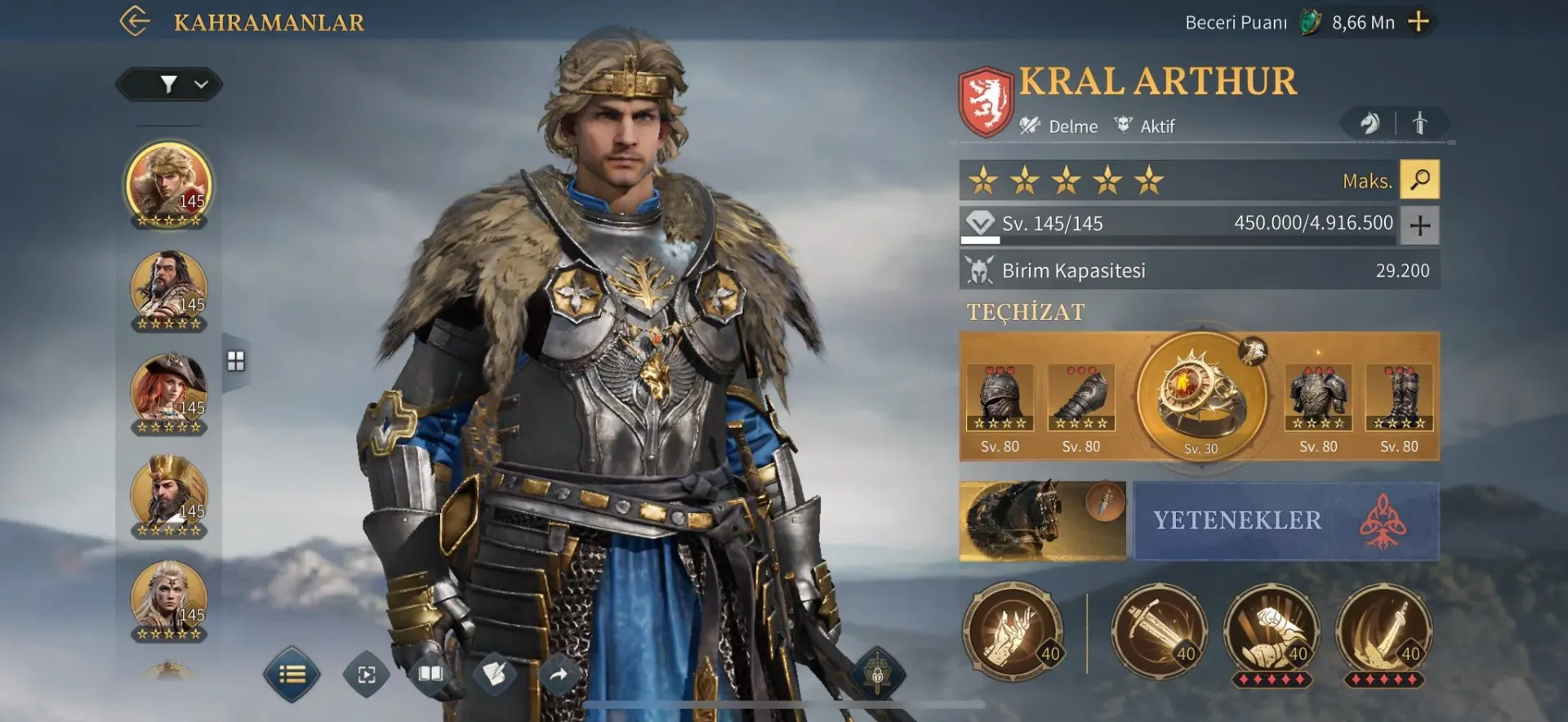Screen dimensions: 1568x722
Task: Open the Yetenekler talents panel
Action: [x=1285, y=520]
